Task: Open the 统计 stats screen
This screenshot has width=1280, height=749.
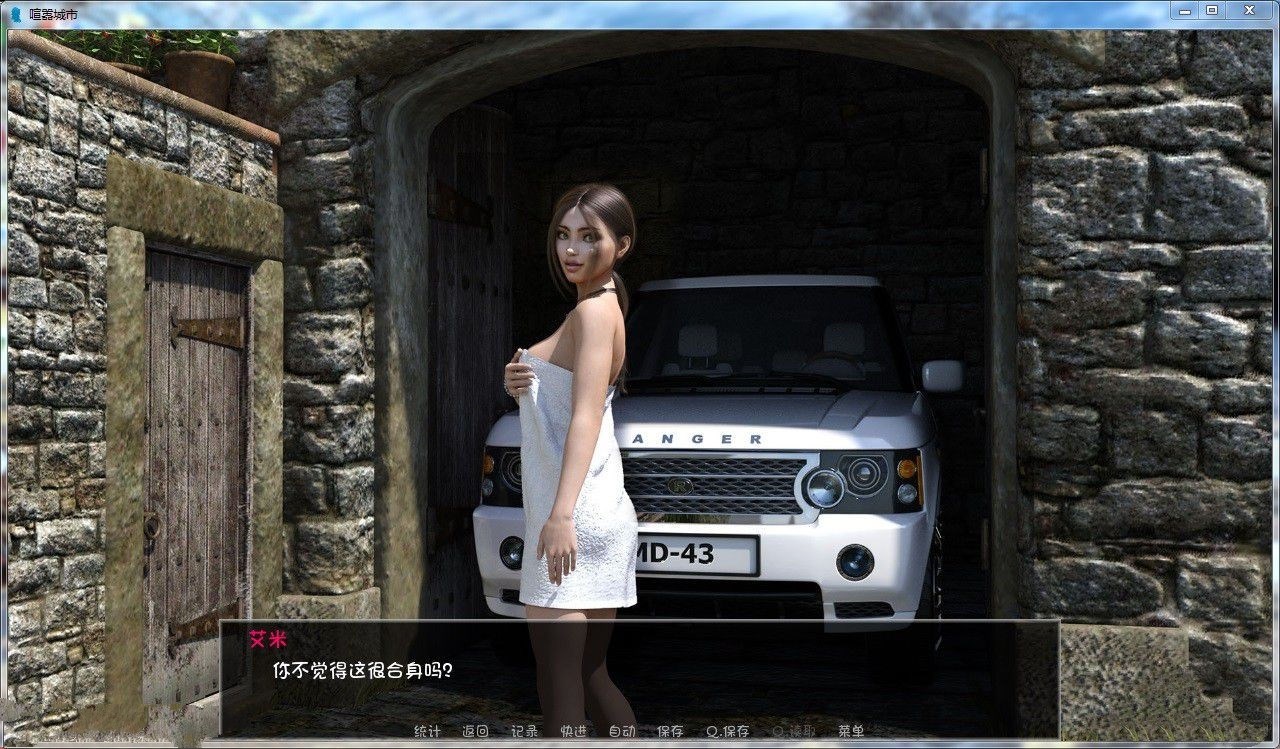Action: point(427,731)
